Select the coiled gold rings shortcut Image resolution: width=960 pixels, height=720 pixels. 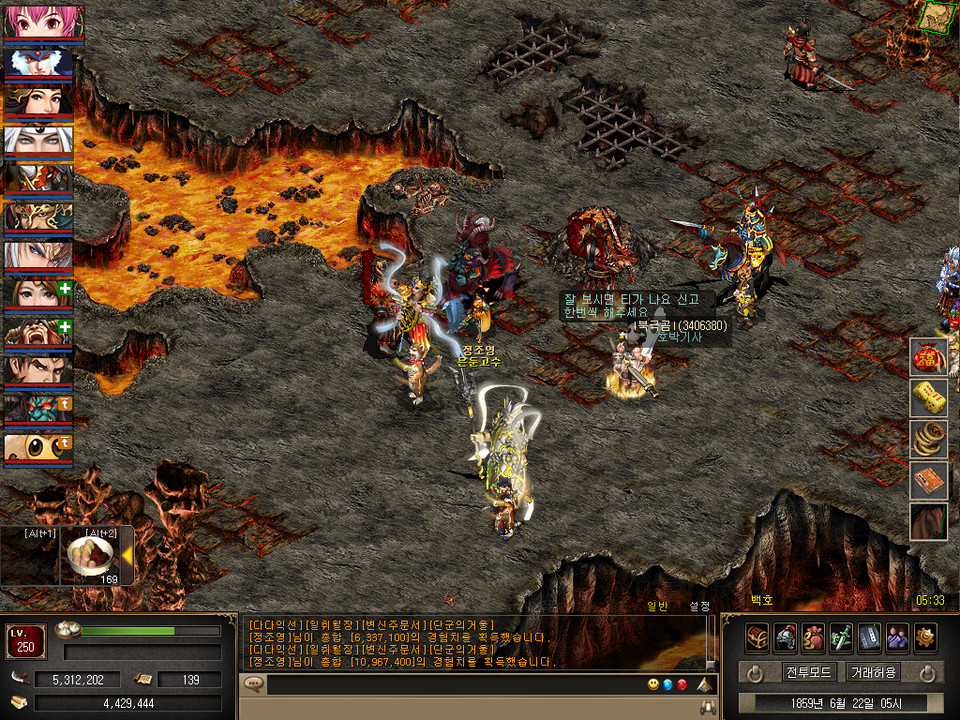pyautogui.click(x=928, y=439)
